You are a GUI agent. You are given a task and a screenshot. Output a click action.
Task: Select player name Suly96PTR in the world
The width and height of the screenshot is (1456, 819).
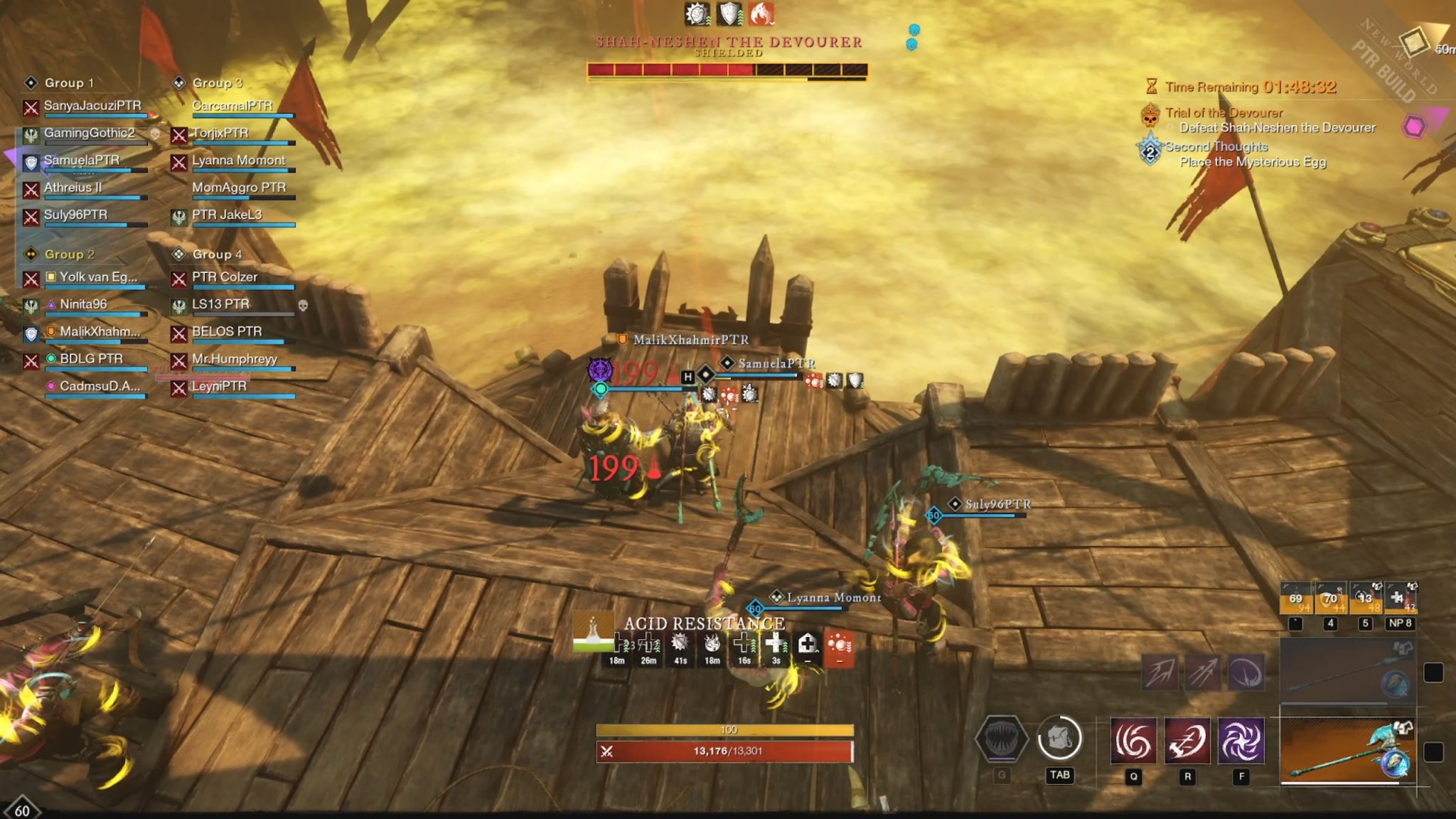[998, 503]
